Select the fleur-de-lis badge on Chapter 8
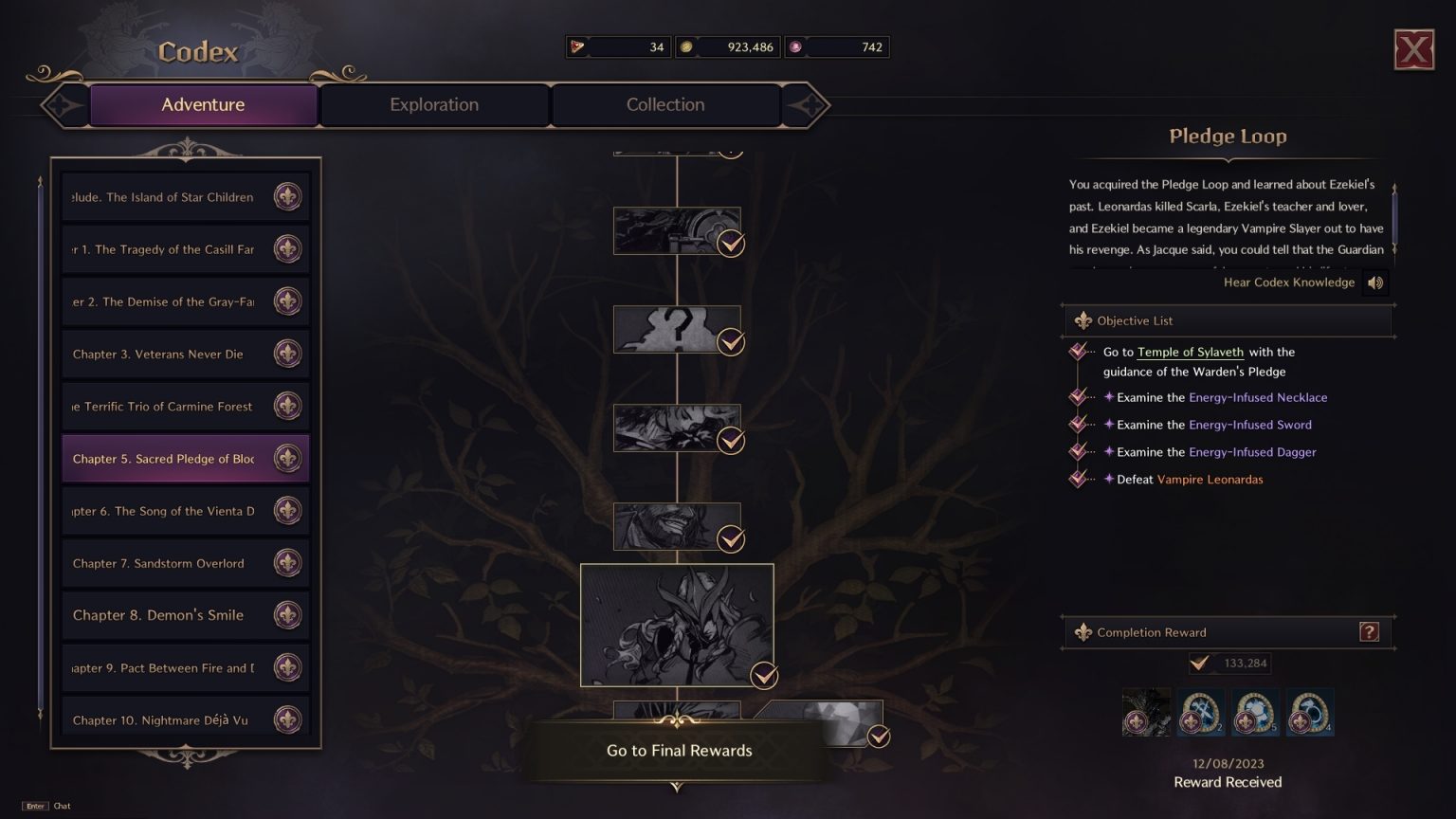Image resolution: width=1456 pixels, height=819 pixels. (288, 615)
